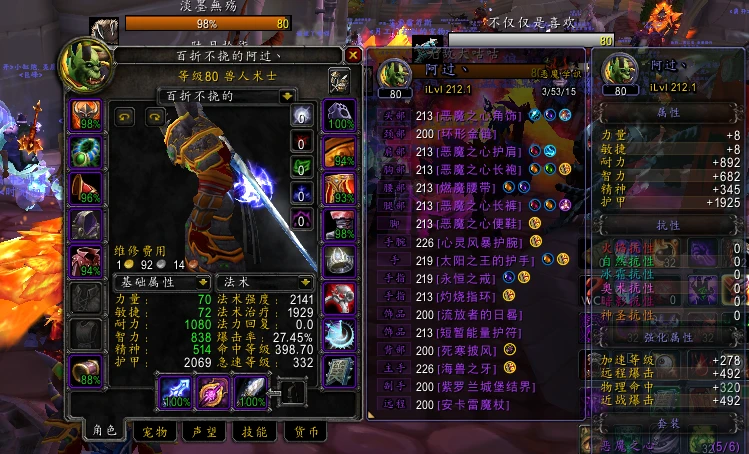Show the 货币 currency tab

(x=307, y=431)
